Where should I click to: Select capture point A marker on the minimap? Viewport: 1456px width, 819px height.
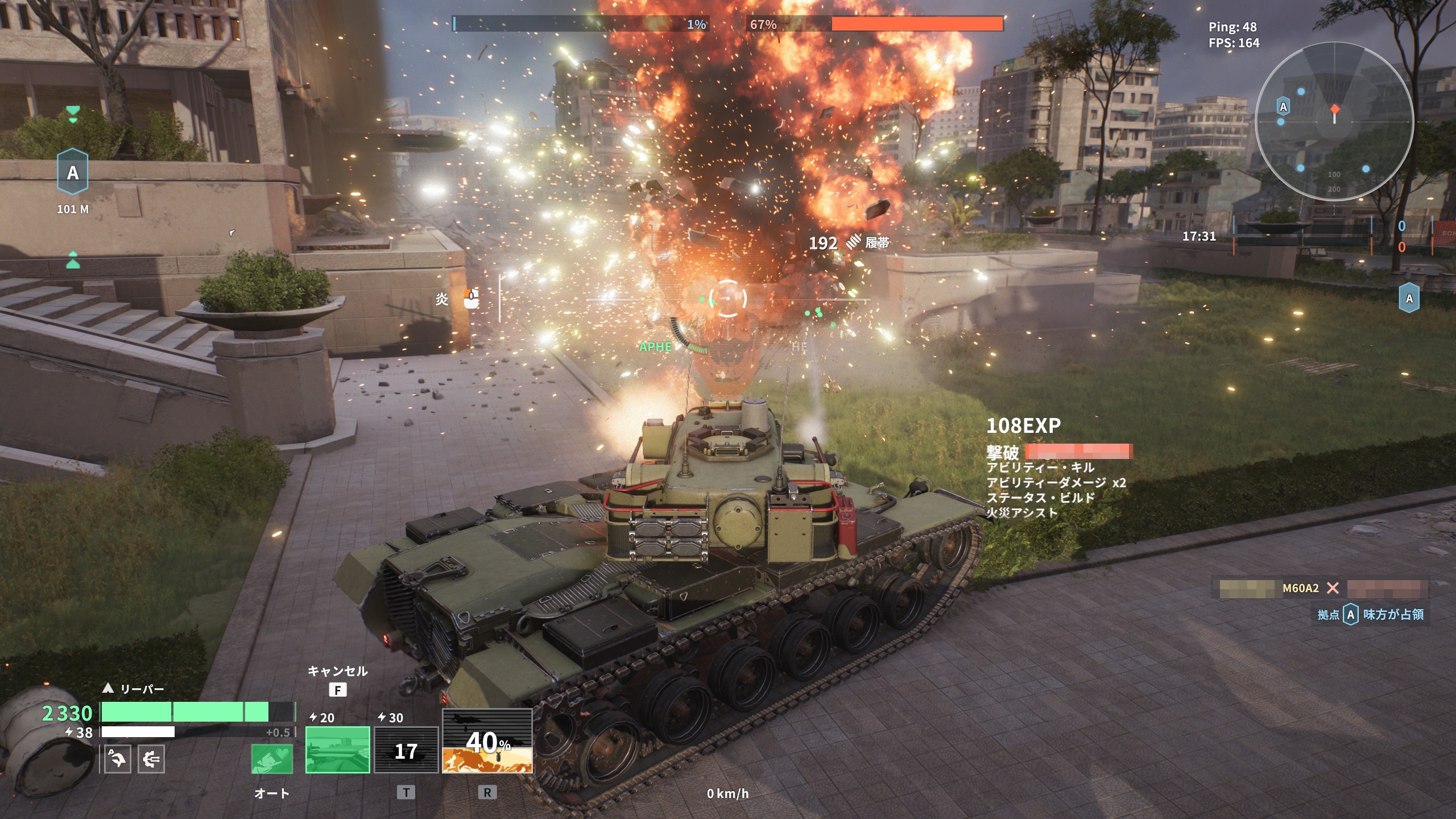(1283, 107)
